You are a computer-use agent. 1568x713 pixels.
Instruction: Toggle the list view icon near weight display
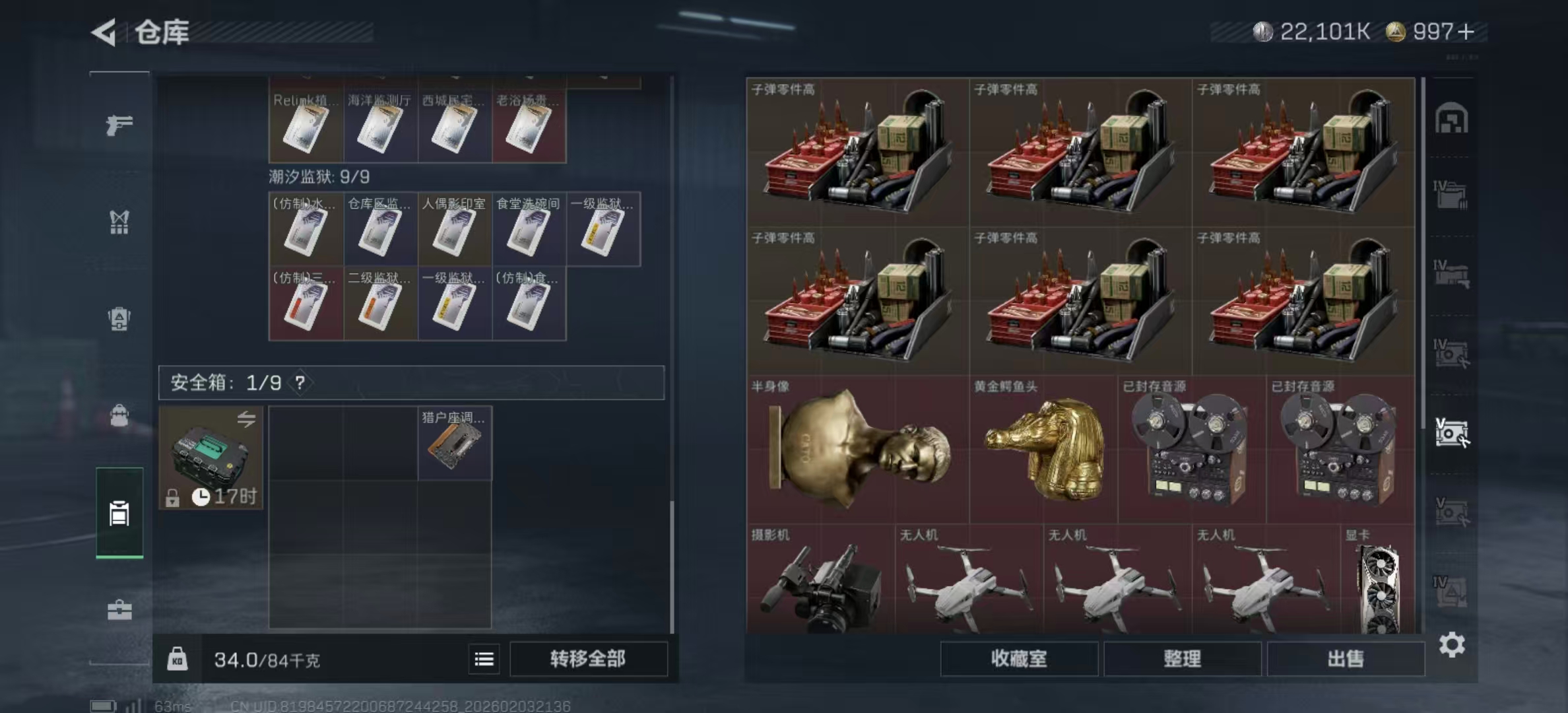coord(484,660)
